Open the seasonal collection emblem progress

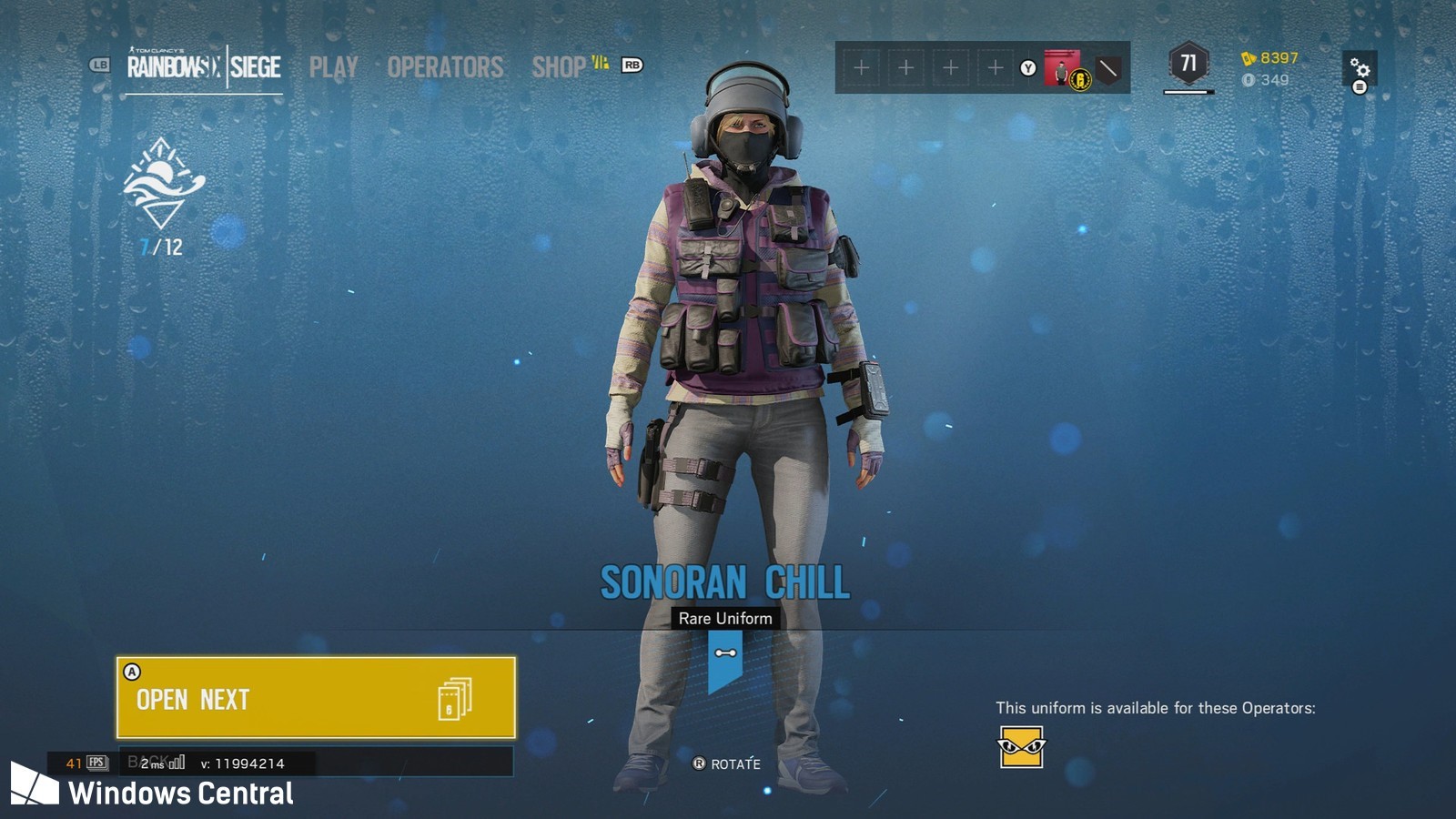[x=163, y=184]
